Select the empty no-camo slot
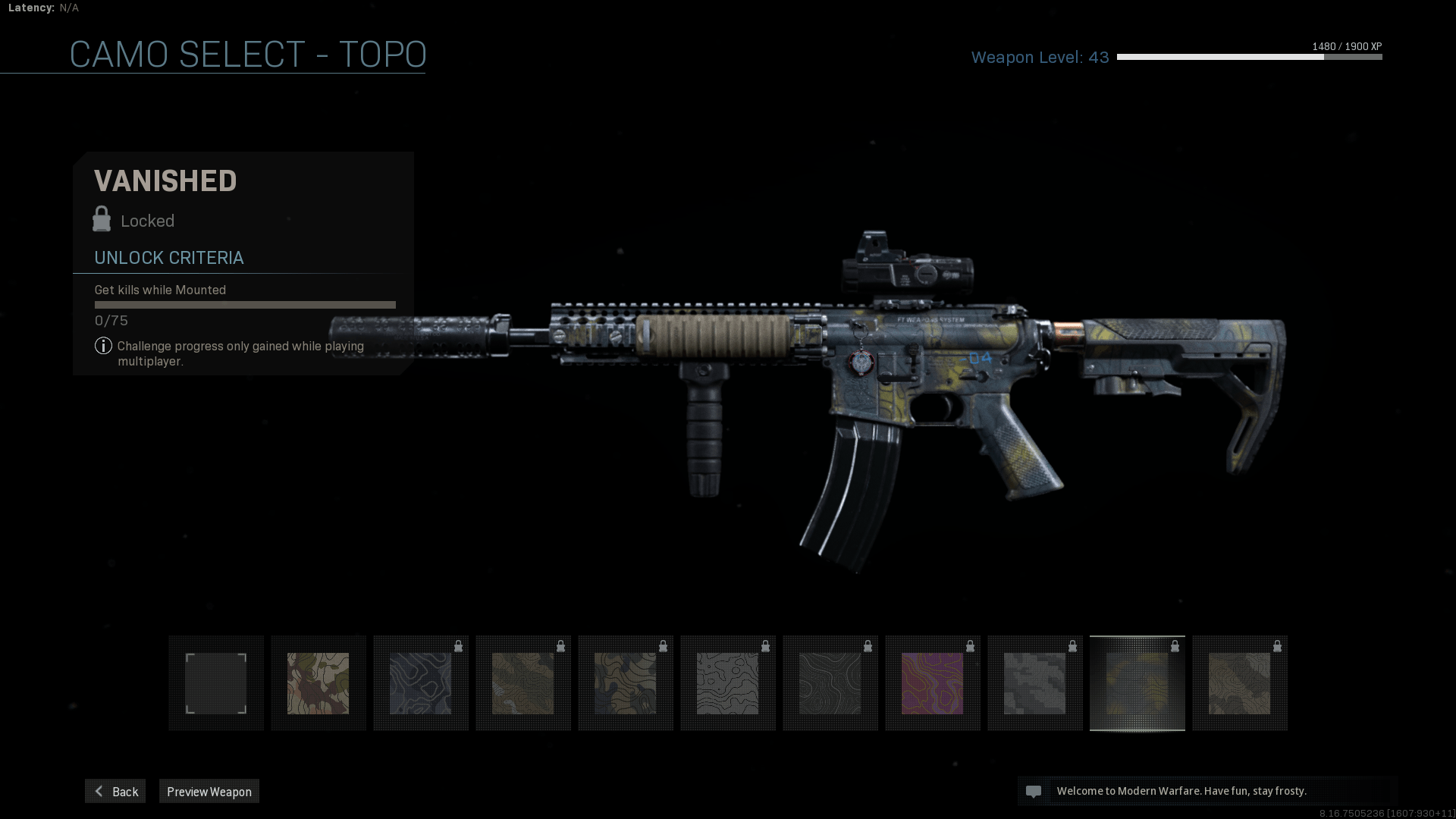Image resolution: width=1456 pixels, height=819 pixels. pyautogui.click(x=216, y=683)
